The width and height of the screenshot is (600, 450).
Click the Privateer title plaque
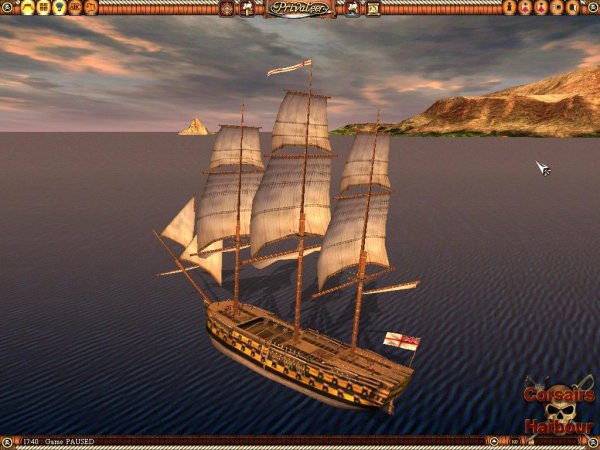[300, 8]
